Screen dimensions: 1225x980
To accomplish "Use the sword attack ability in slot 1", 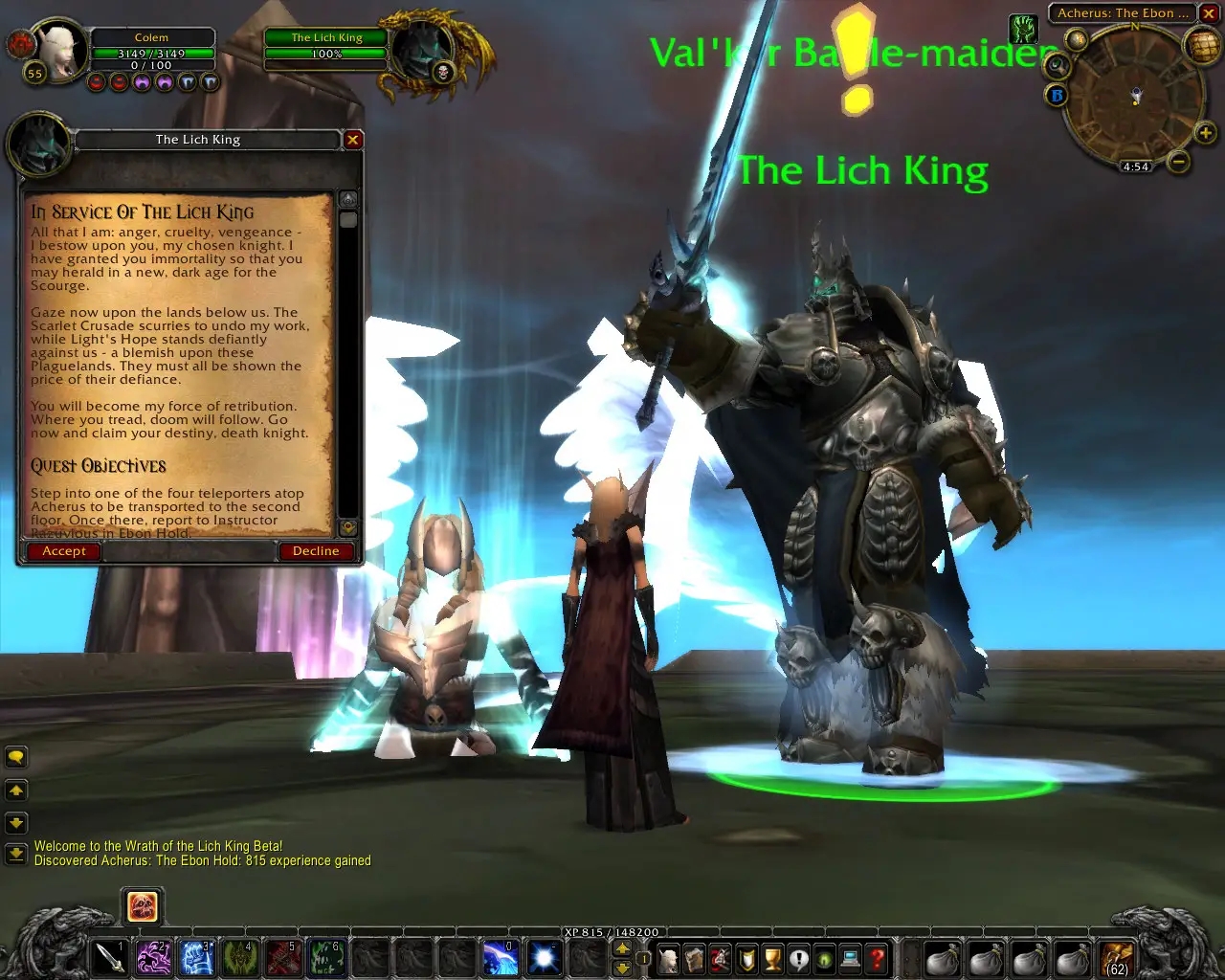I will (110, 957).
